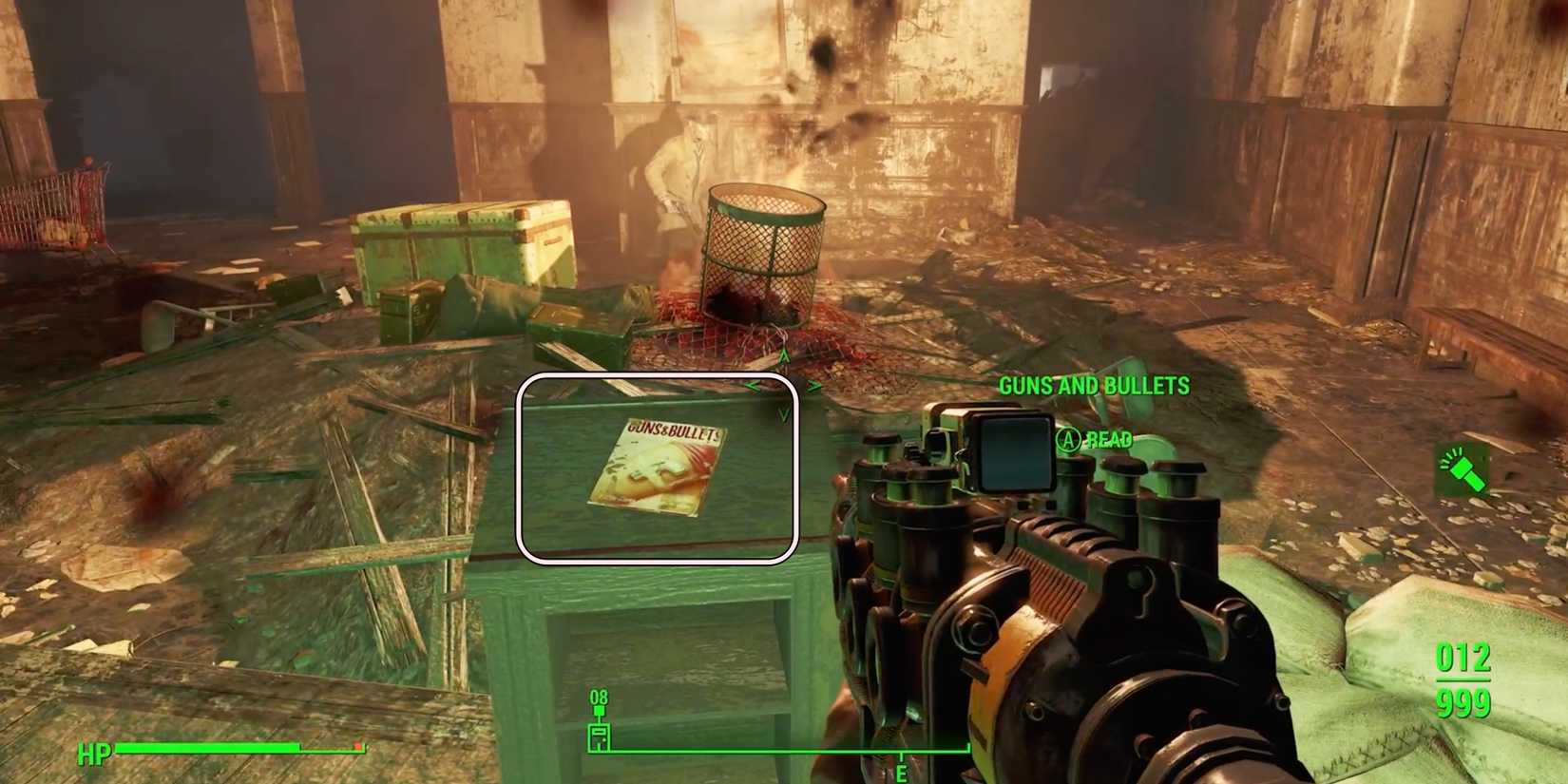Expand the right arrow beside the magazine frame
This screenshot has height=784, width=1568.
pyautogui.click(x=815, y=385)
